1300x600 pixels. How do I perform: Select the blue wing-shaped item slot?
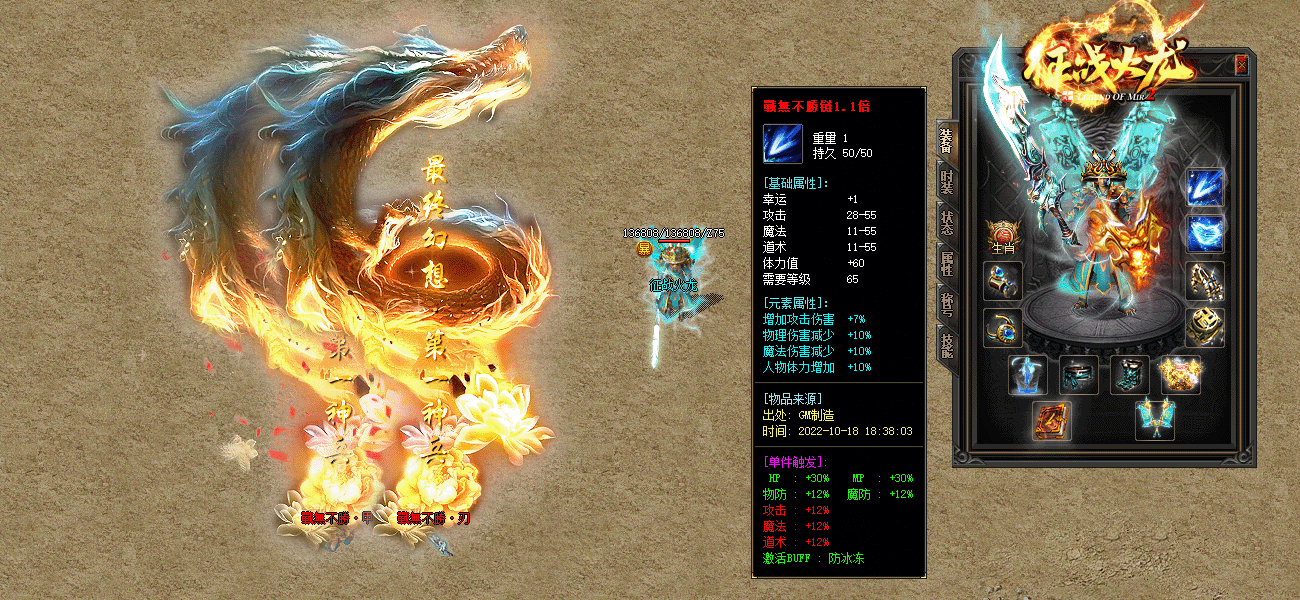point(1204,234)
